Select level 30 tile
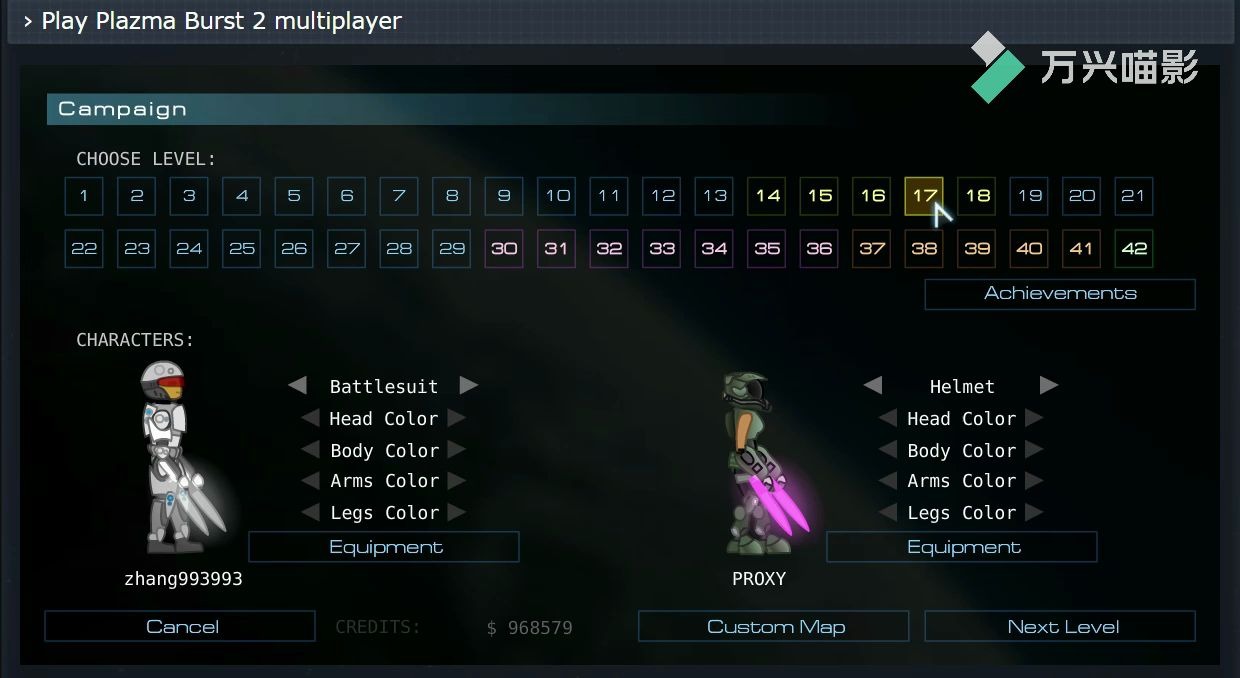Viewport: 1240px width, 678px height. [x=504, y=249]
